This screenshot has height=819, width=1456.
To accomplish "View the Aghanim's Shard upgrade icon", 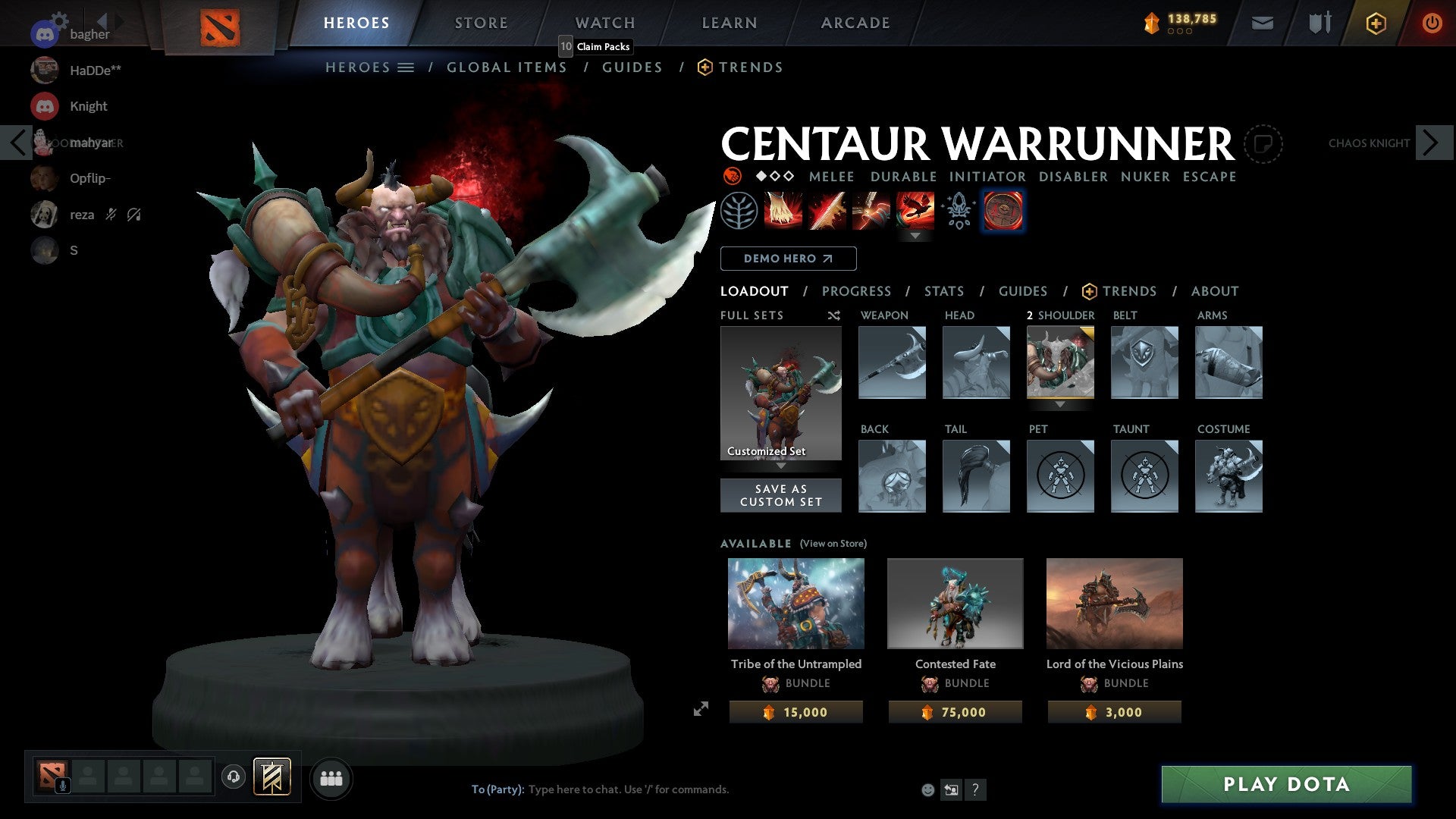I will point(957,211).
